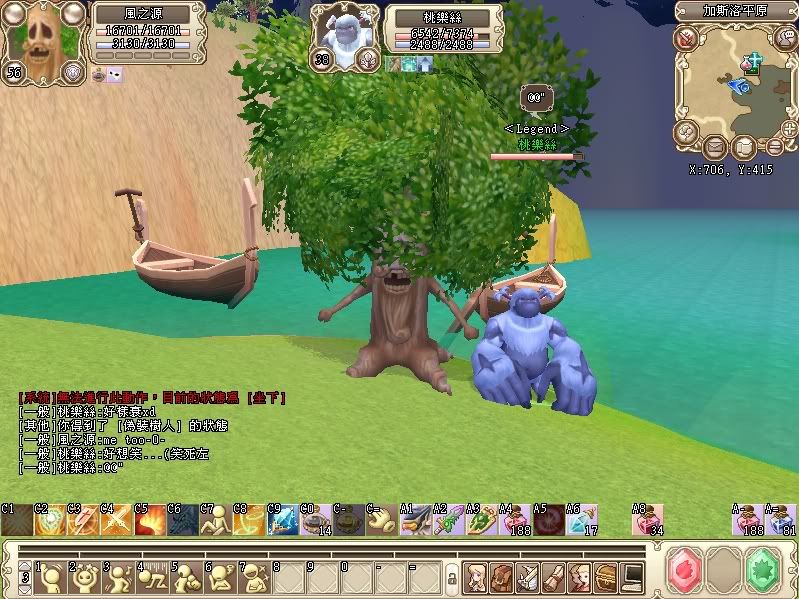Activate the A3 green feather item
The image size is (799, 599).
481,521
